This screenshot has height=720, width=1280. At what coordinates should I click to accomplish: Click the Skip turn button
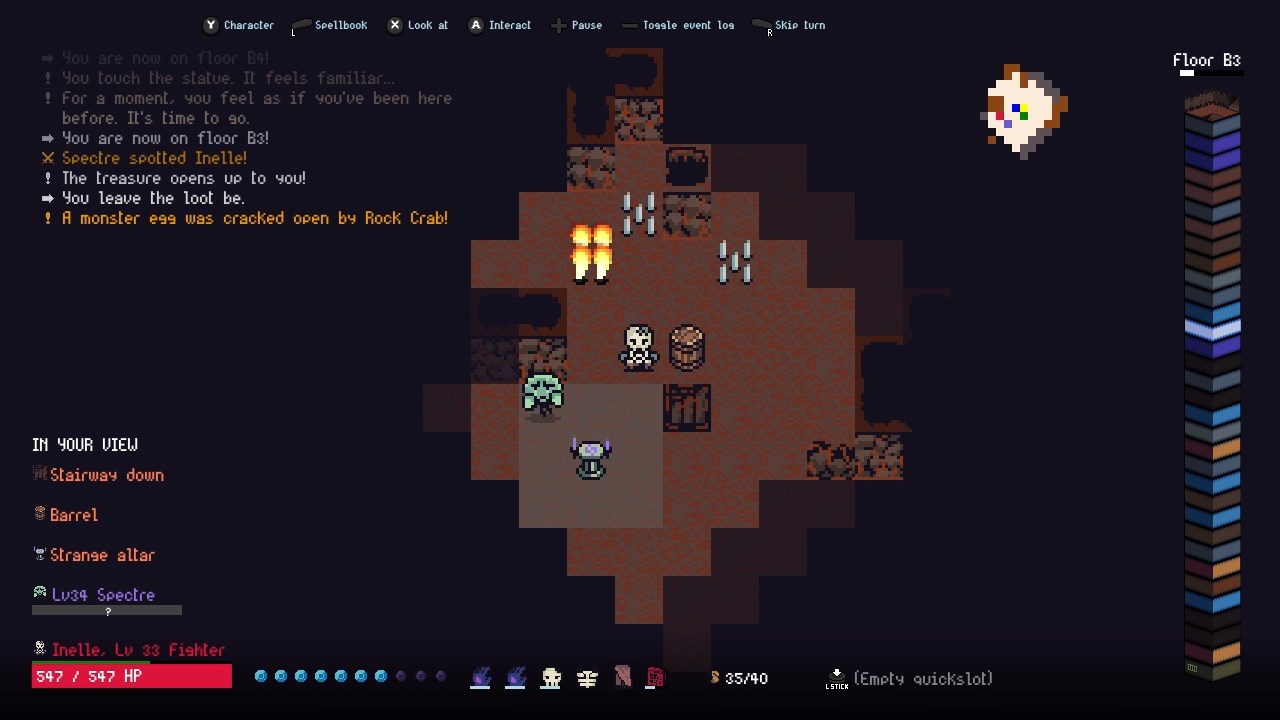coord(789,25)
